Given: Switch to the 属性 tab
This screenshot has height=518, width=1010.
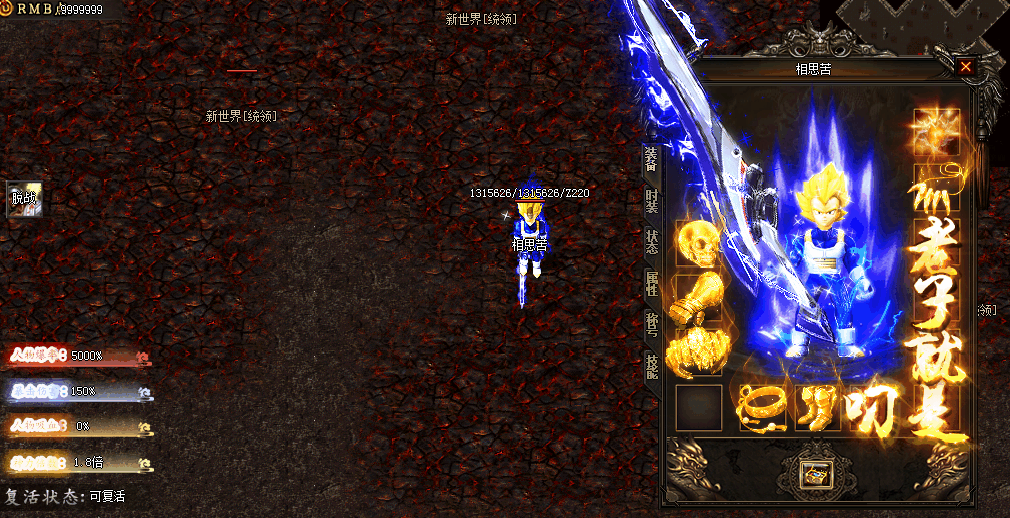Looking at the screenshot, I should coord(651,285).
